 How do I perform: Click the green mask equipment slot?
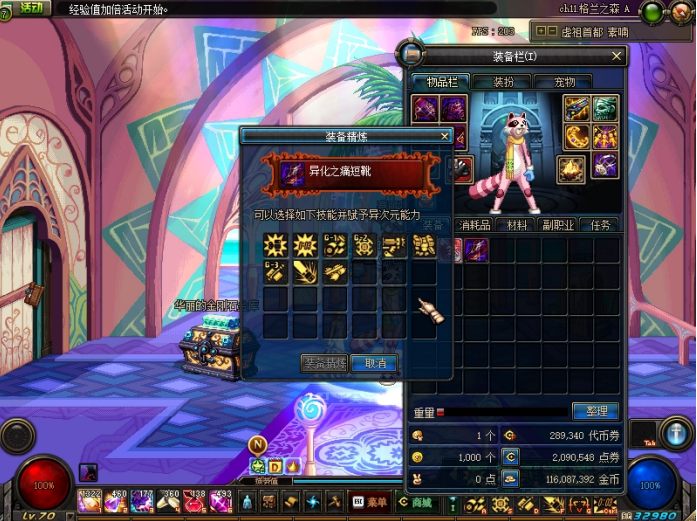[x=605, y=108]
